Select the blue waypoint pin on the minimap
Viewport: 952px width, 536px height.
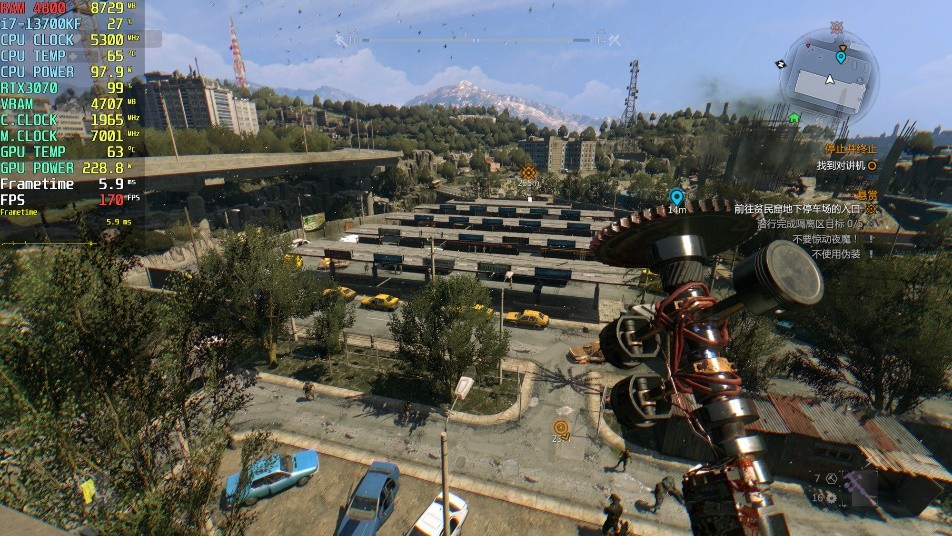(840, 58)
